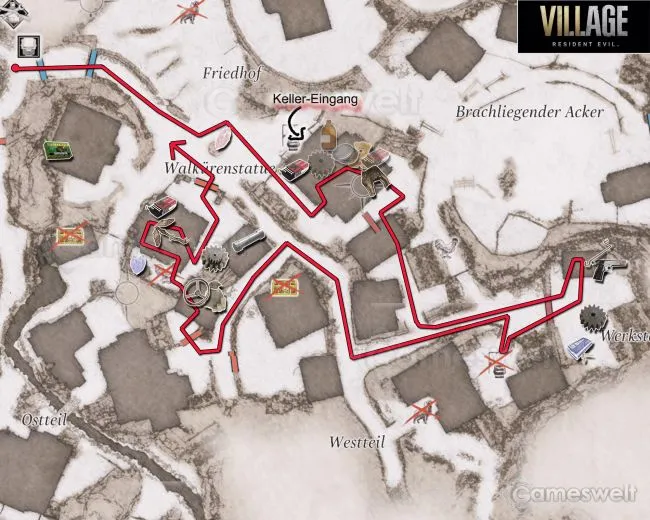Click the blue book file marker
The height and width of the screenshot is (520, 650).
pos(582,349)
